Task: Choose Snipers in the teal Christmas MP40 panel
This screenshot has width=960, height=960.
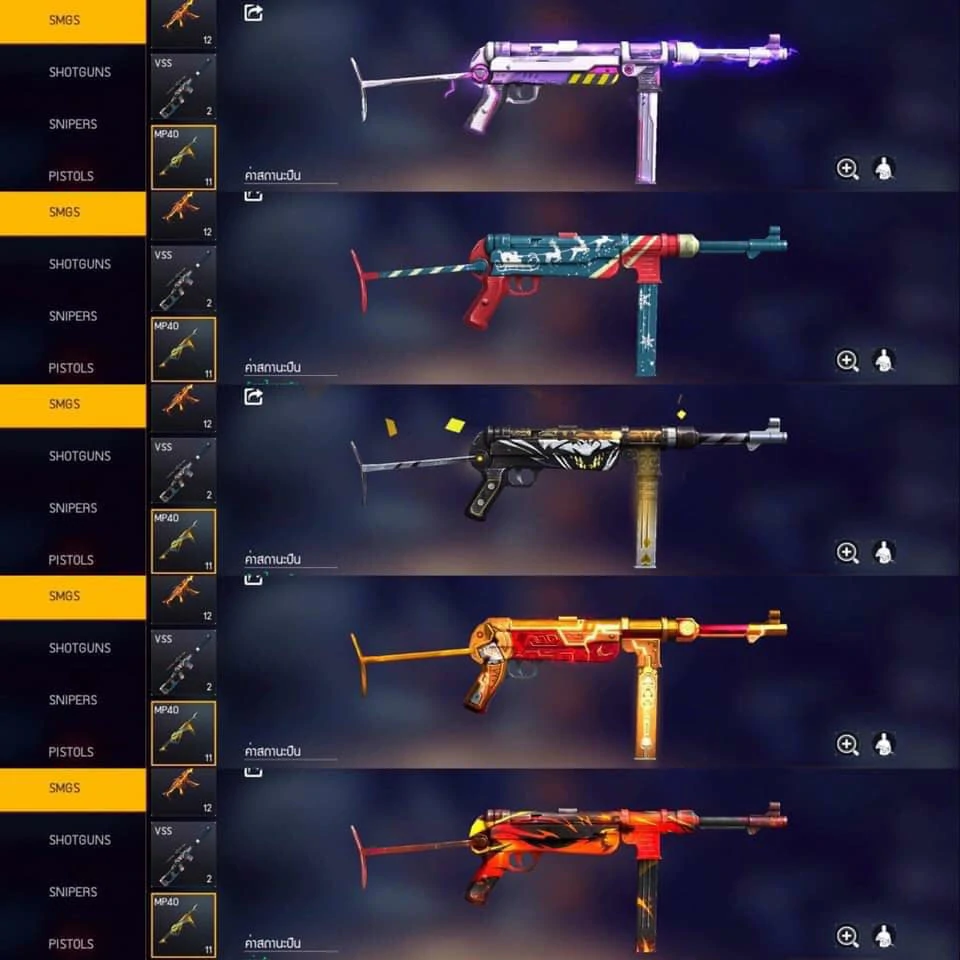Action: (x=73, y=316)
